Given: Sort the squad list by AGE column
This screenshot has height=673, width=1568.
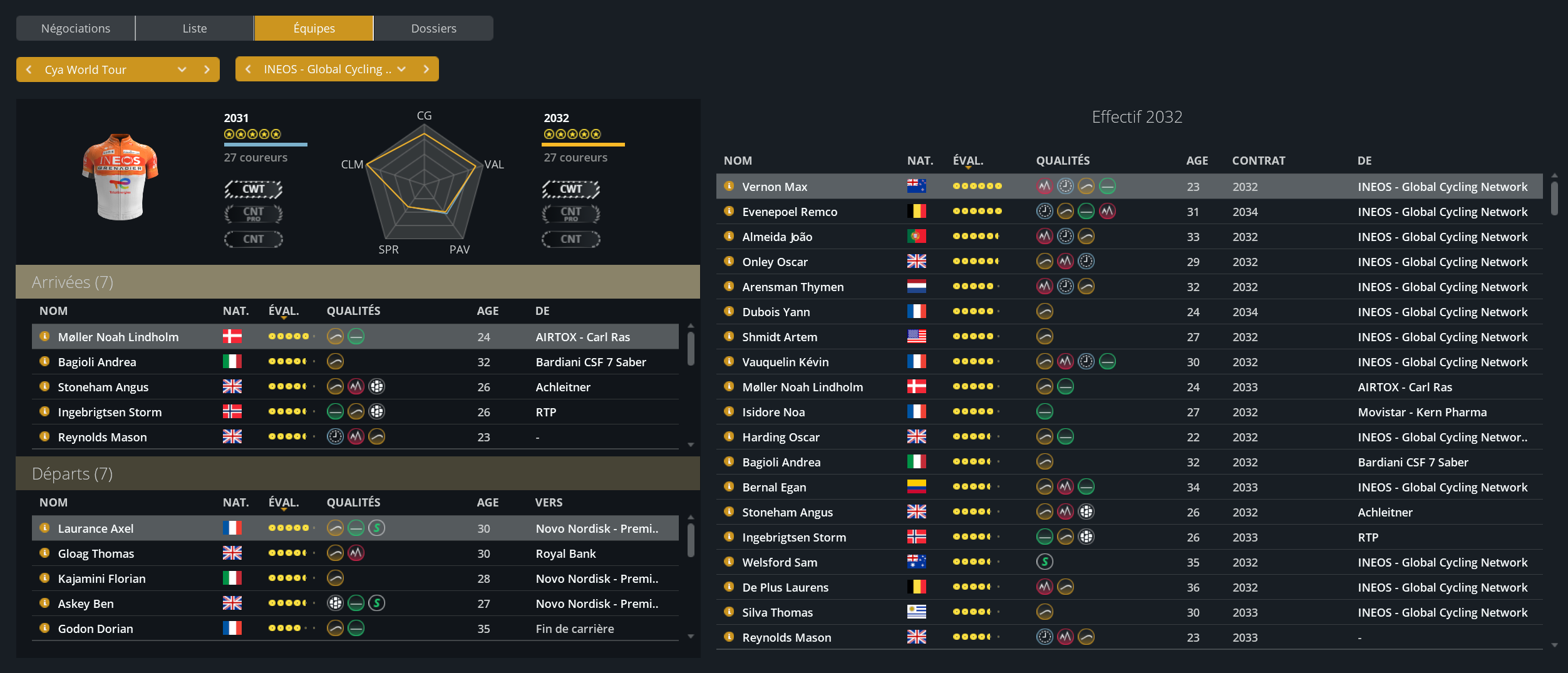Looking at the screenshot, I should 1197,160.
